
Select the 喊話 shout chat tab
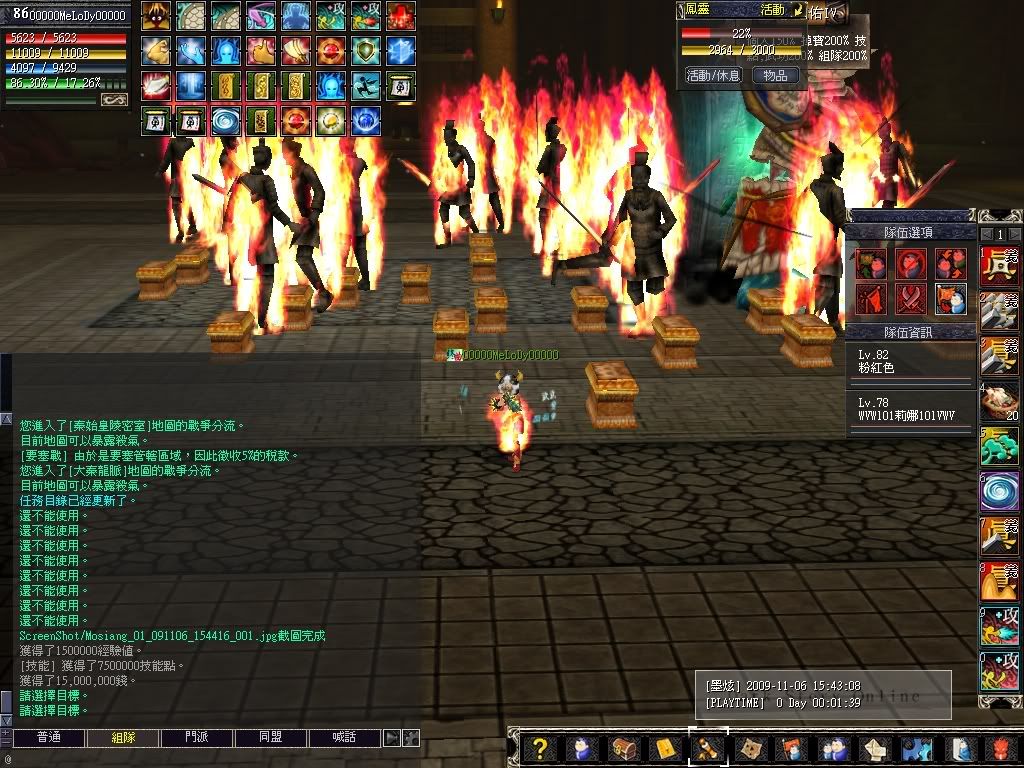[x=345, y=738]
